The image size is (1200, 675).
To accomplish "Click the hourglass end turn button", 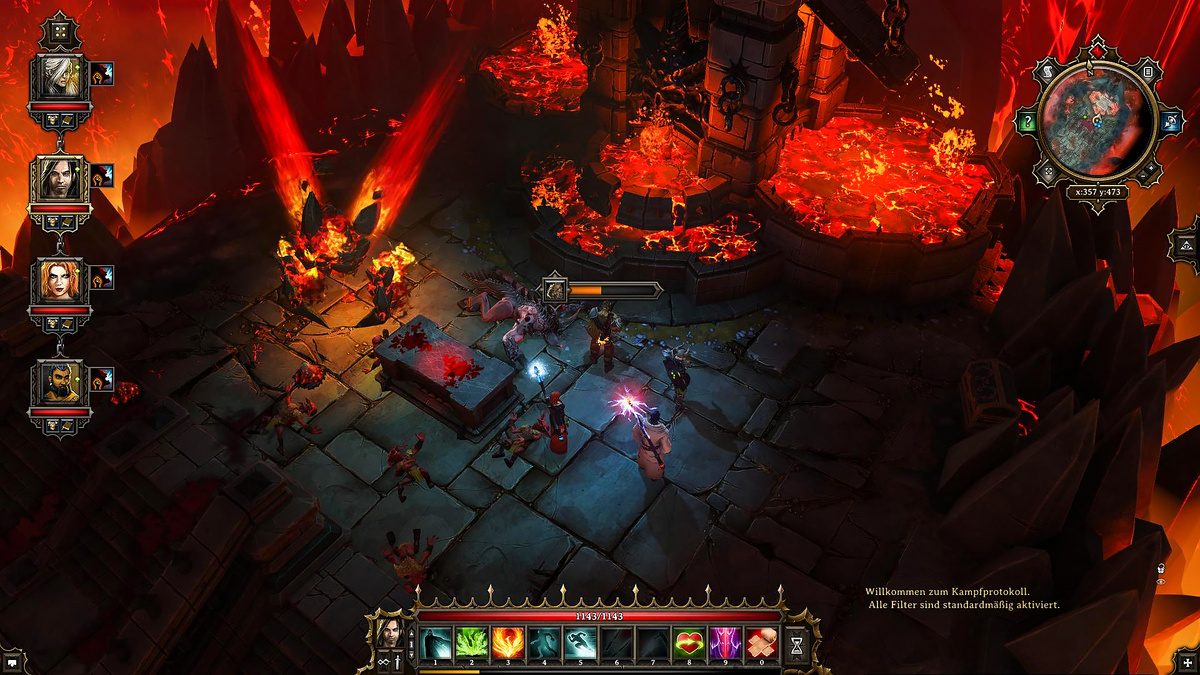I will [x=796, y=645].
